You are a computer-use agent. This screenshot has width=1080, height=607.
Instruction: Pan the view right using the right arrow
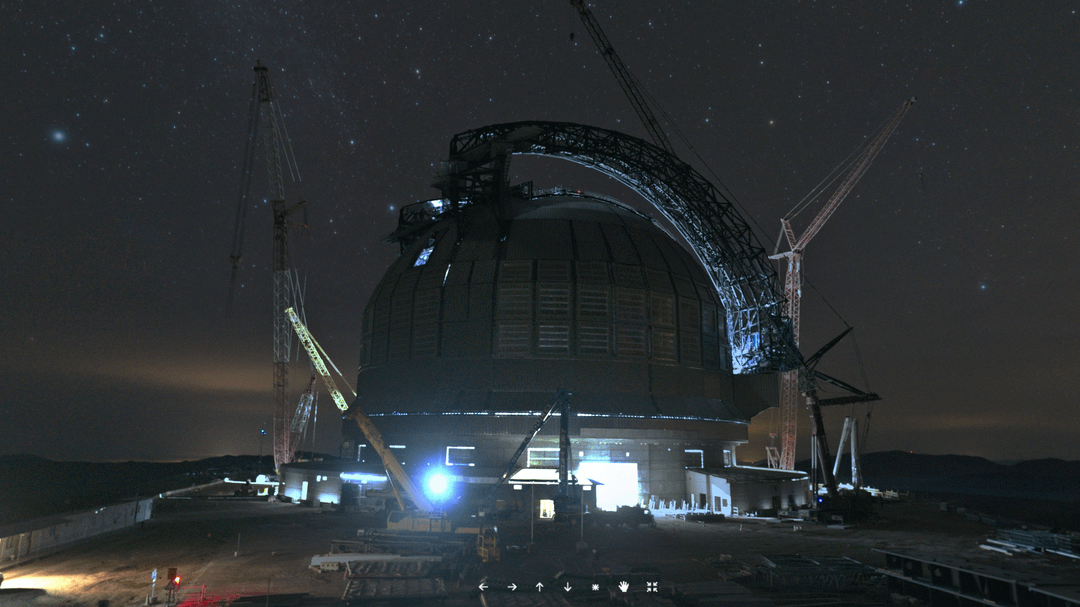coord(511,587)
